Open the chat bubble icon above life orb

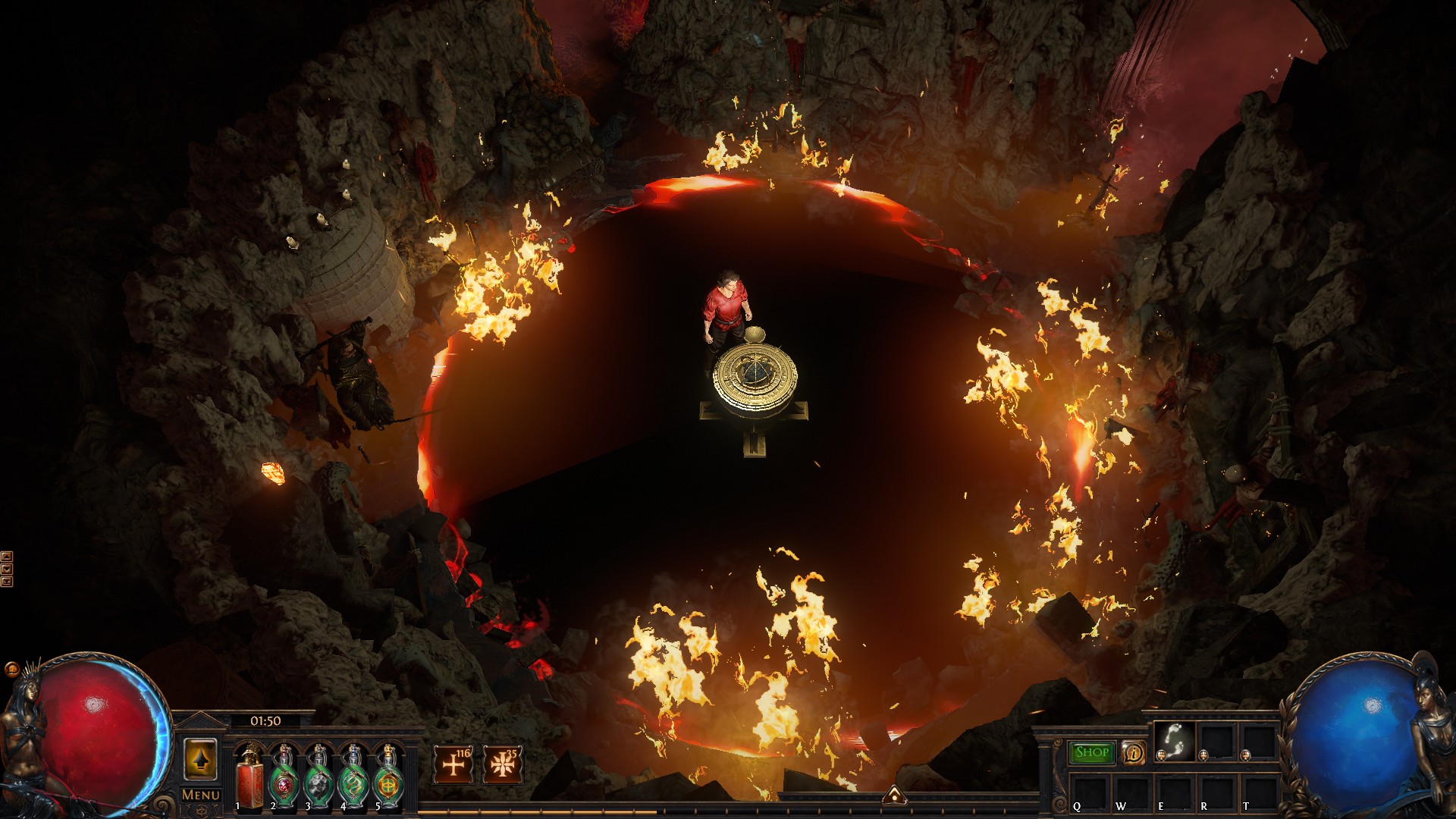click(x=11, y=670)
